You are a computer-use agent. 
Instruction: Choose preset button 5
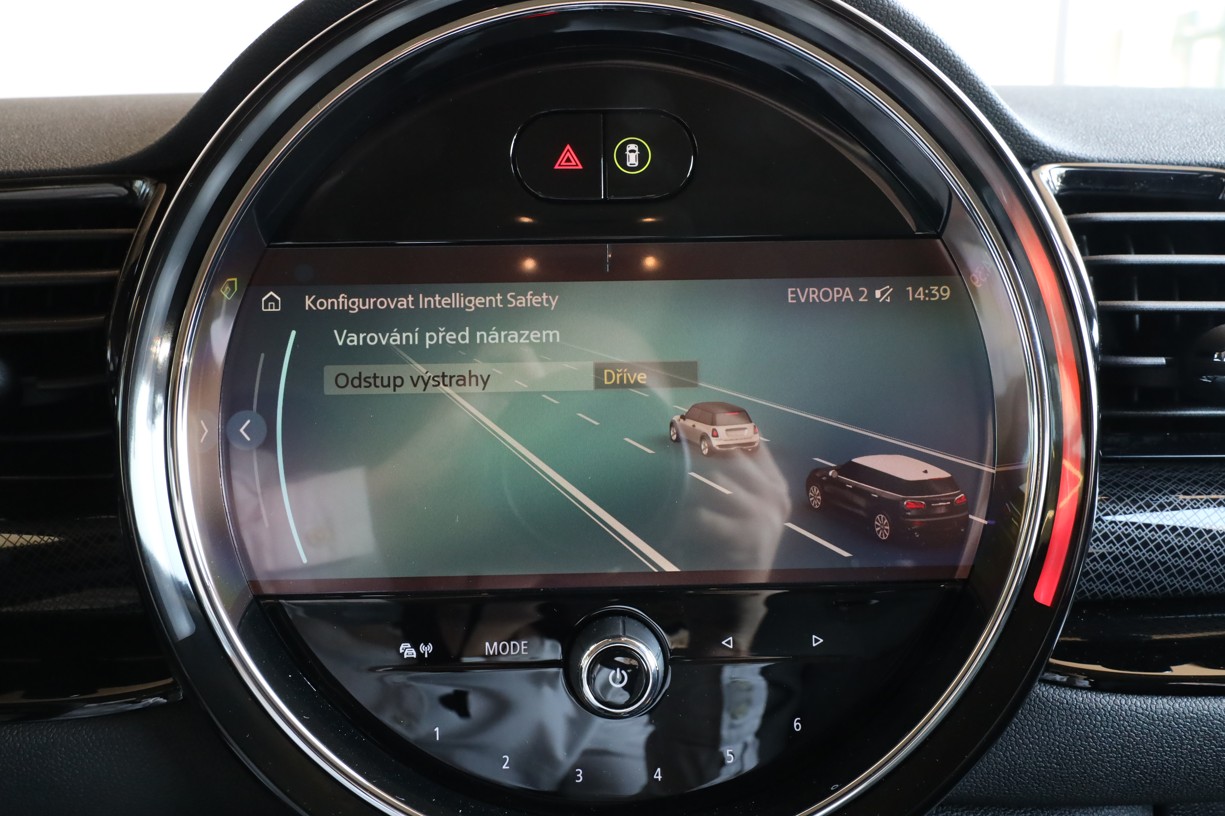(x=729, y=756)
